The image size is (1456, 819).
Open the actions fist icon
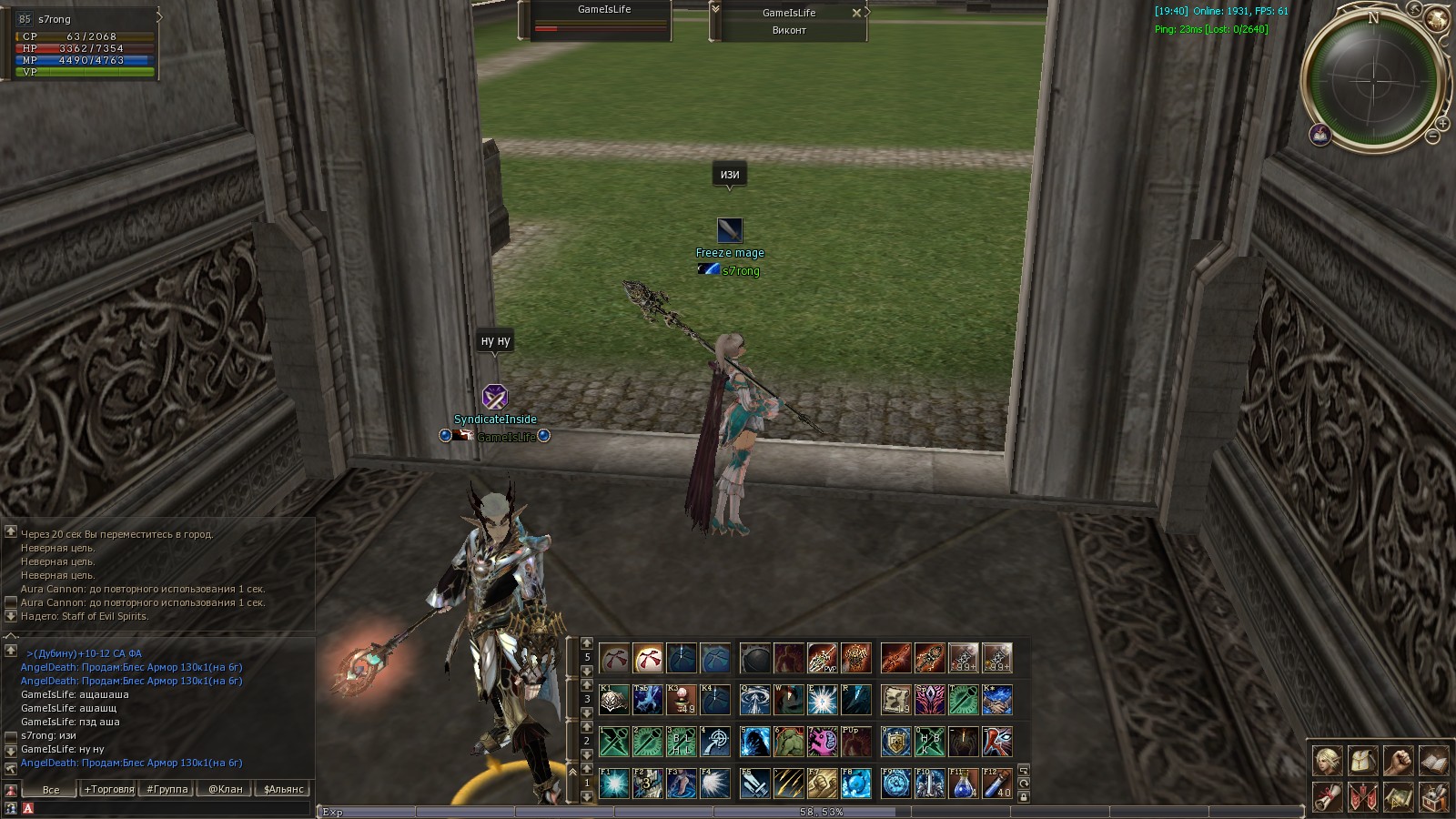click(1398, 760)
